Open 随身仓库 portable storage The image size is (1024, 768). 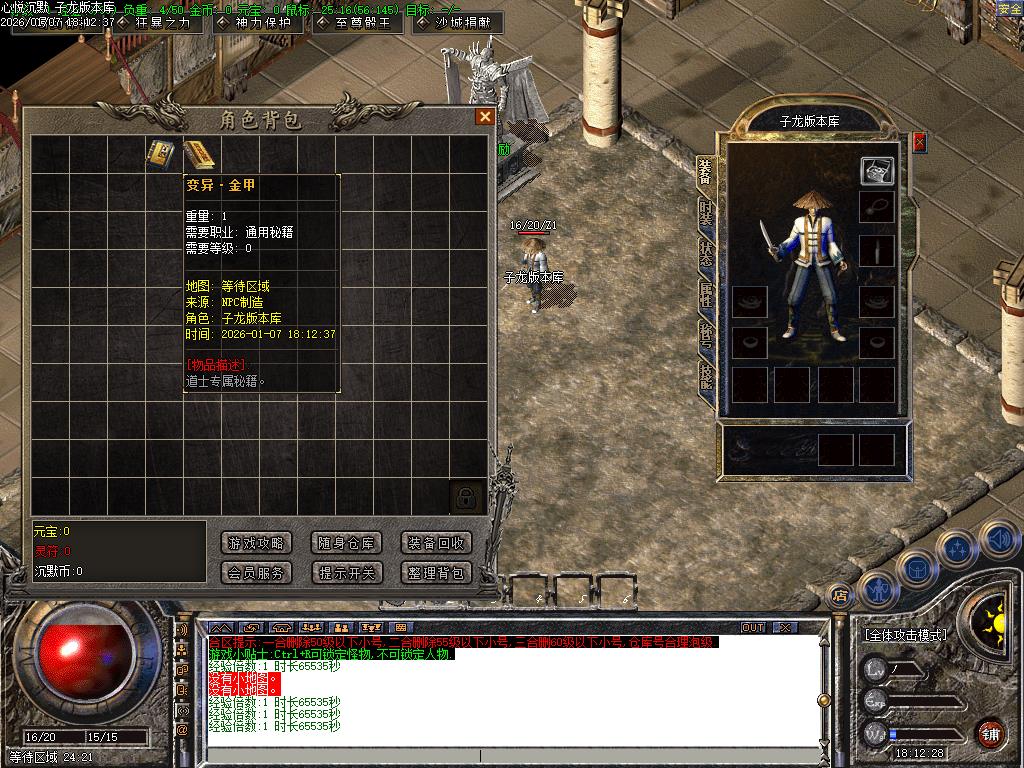346,543
